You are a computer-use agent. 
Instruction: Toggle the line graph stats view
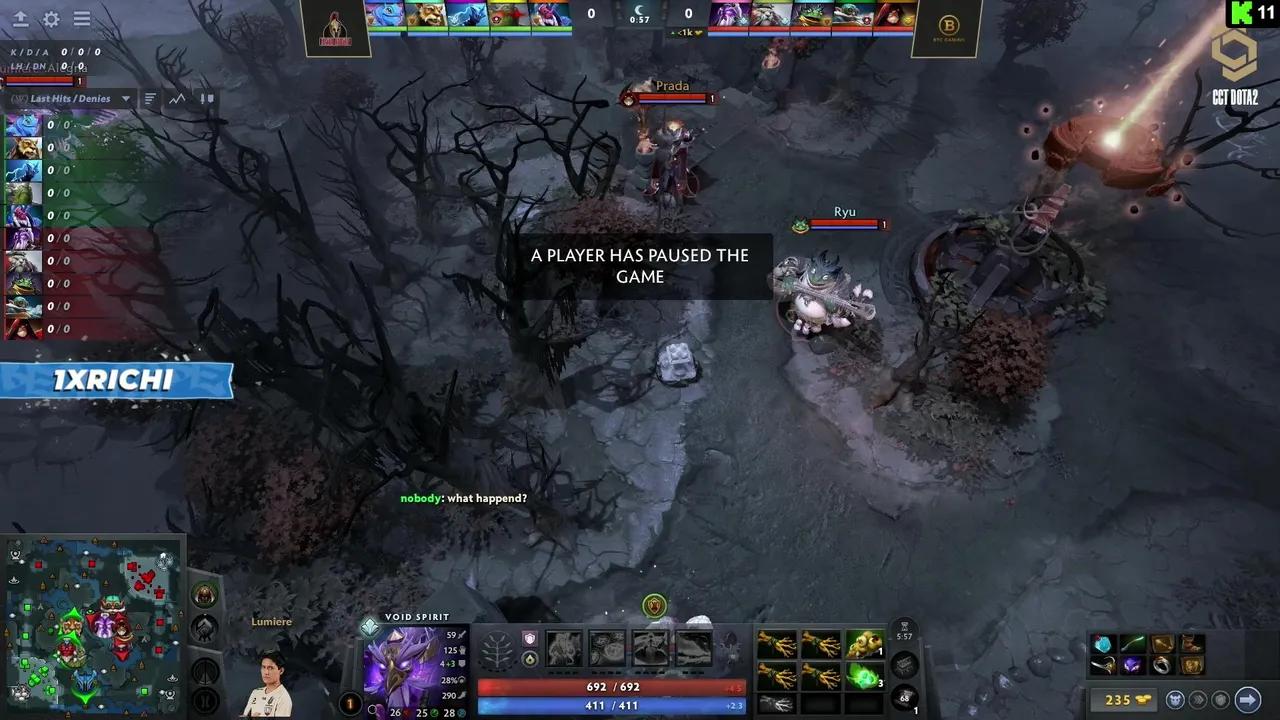tap(176, 98)
